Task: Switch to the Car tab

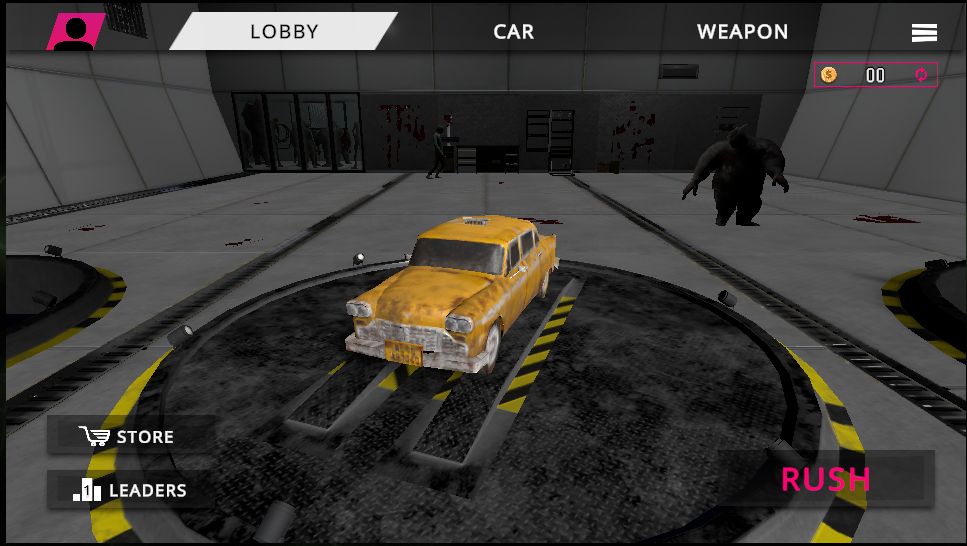Action: coord(514,32)
